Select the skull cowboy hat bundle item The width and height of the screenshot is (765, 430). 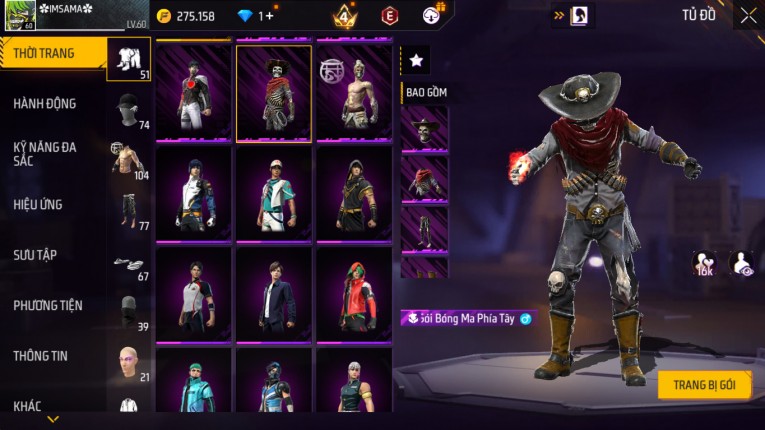coord(424,128)
